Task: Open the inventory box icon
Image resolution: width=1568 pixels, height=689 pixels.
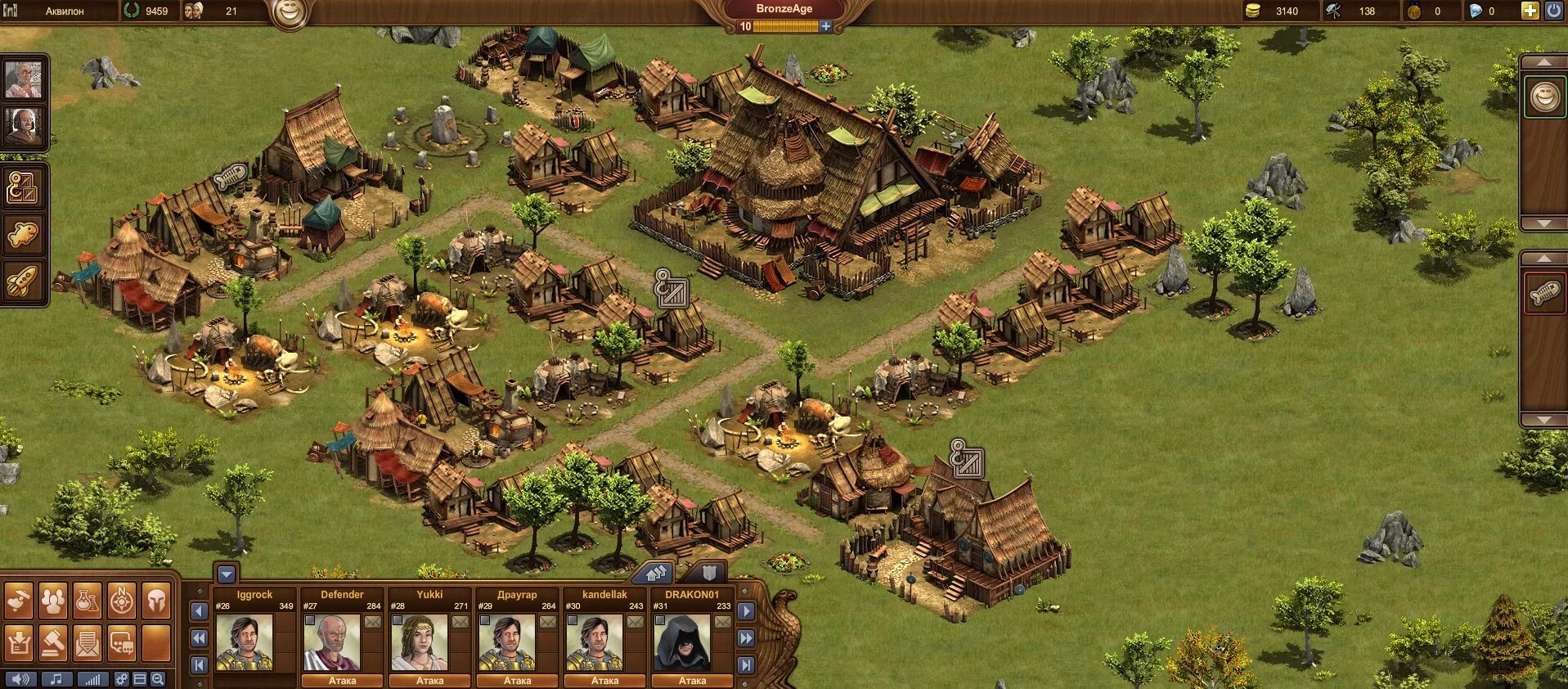Action: [18, 643]
